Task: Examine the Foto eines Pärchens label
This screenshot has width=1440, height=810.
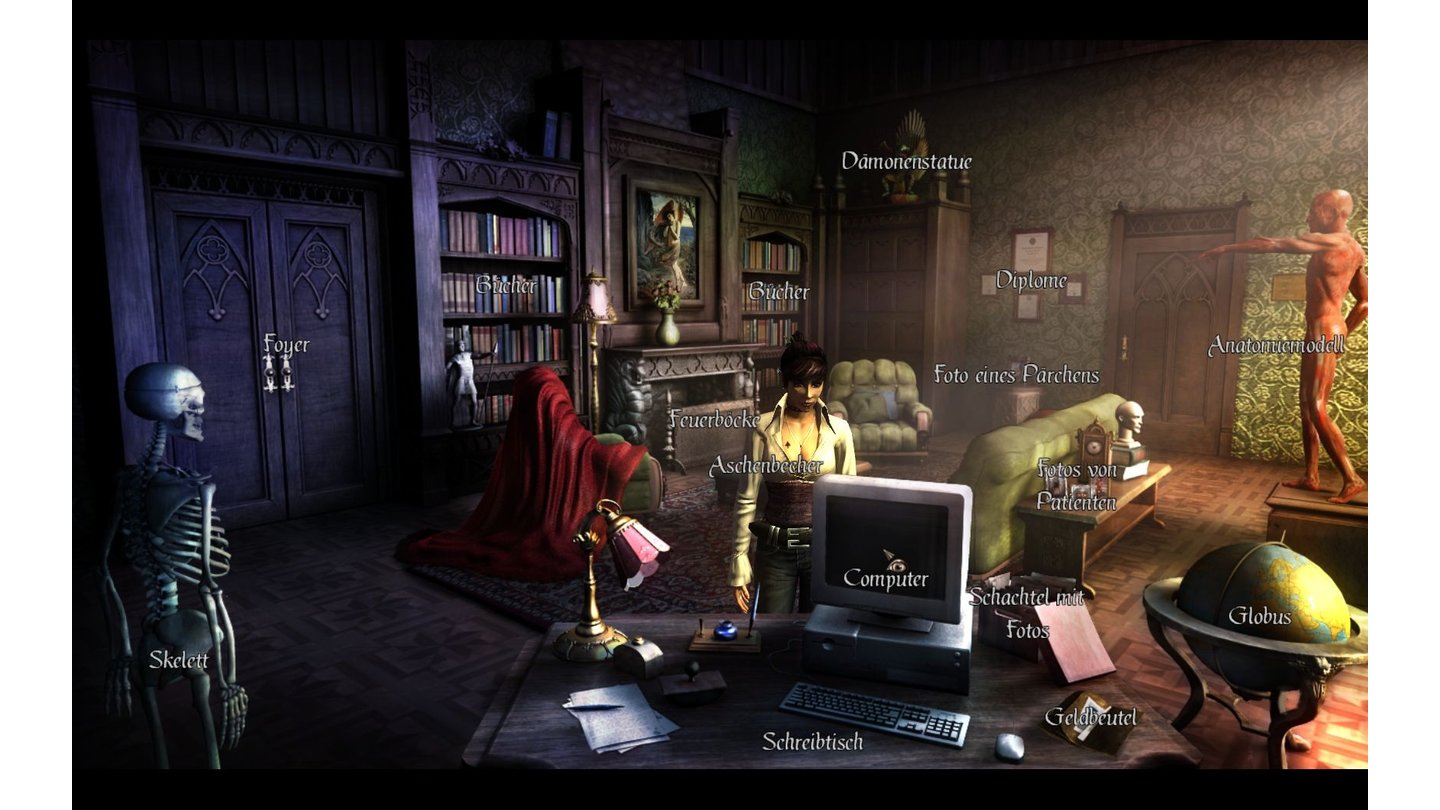Action: (1016, 375)
